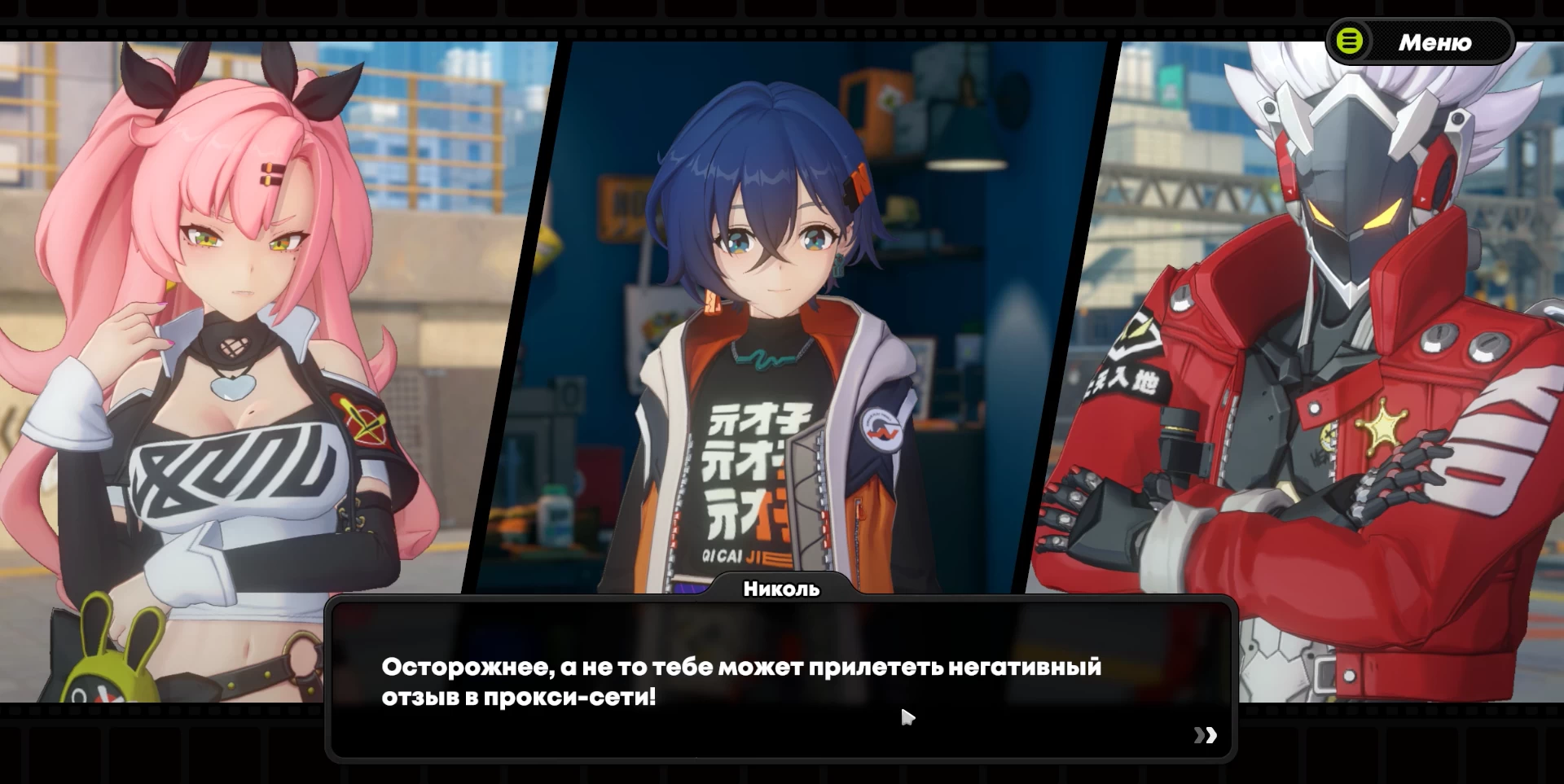Open the Меню button
The width and height of the screenshot is (1564, 784).
click(x=1420, y=42)
